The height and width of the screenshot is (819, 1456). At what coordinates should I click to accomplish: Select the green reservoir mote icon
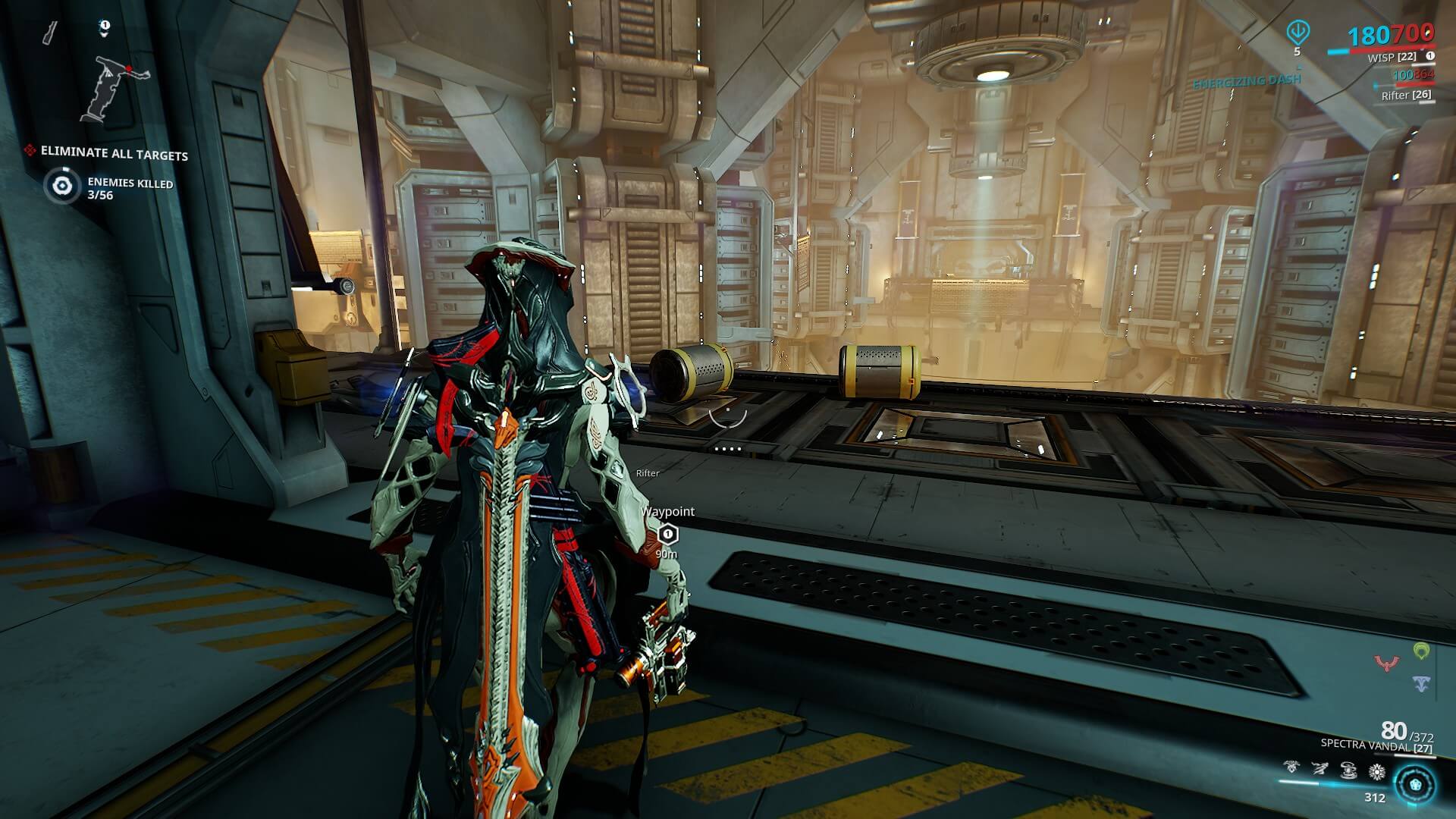coord(1421,651)
